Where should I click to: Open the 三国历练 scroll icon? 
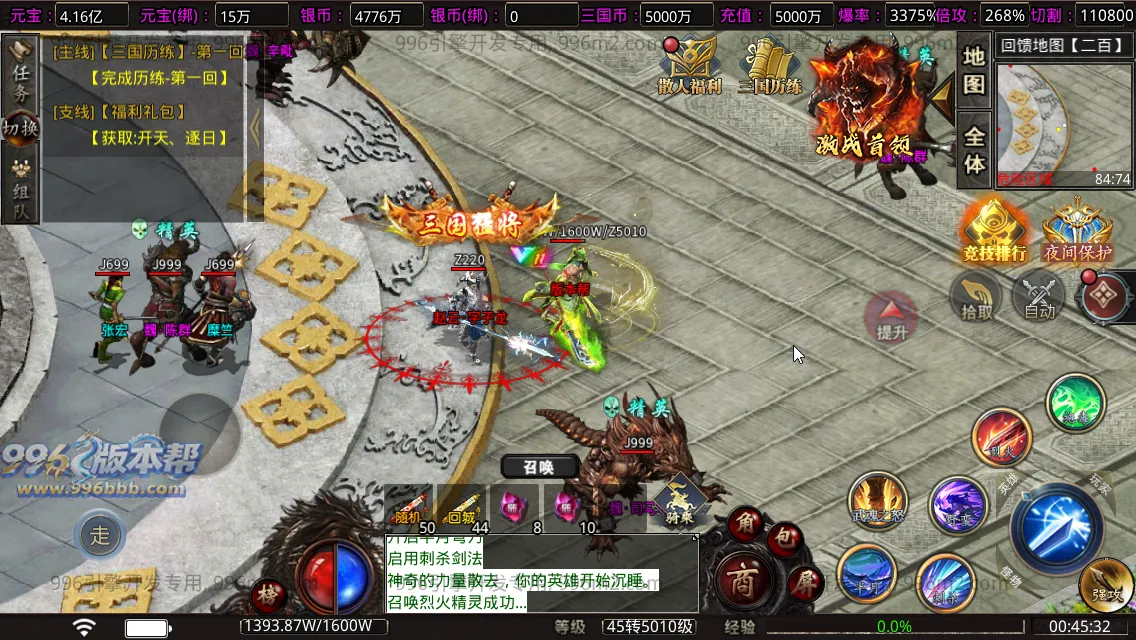[x=770, y=66]
